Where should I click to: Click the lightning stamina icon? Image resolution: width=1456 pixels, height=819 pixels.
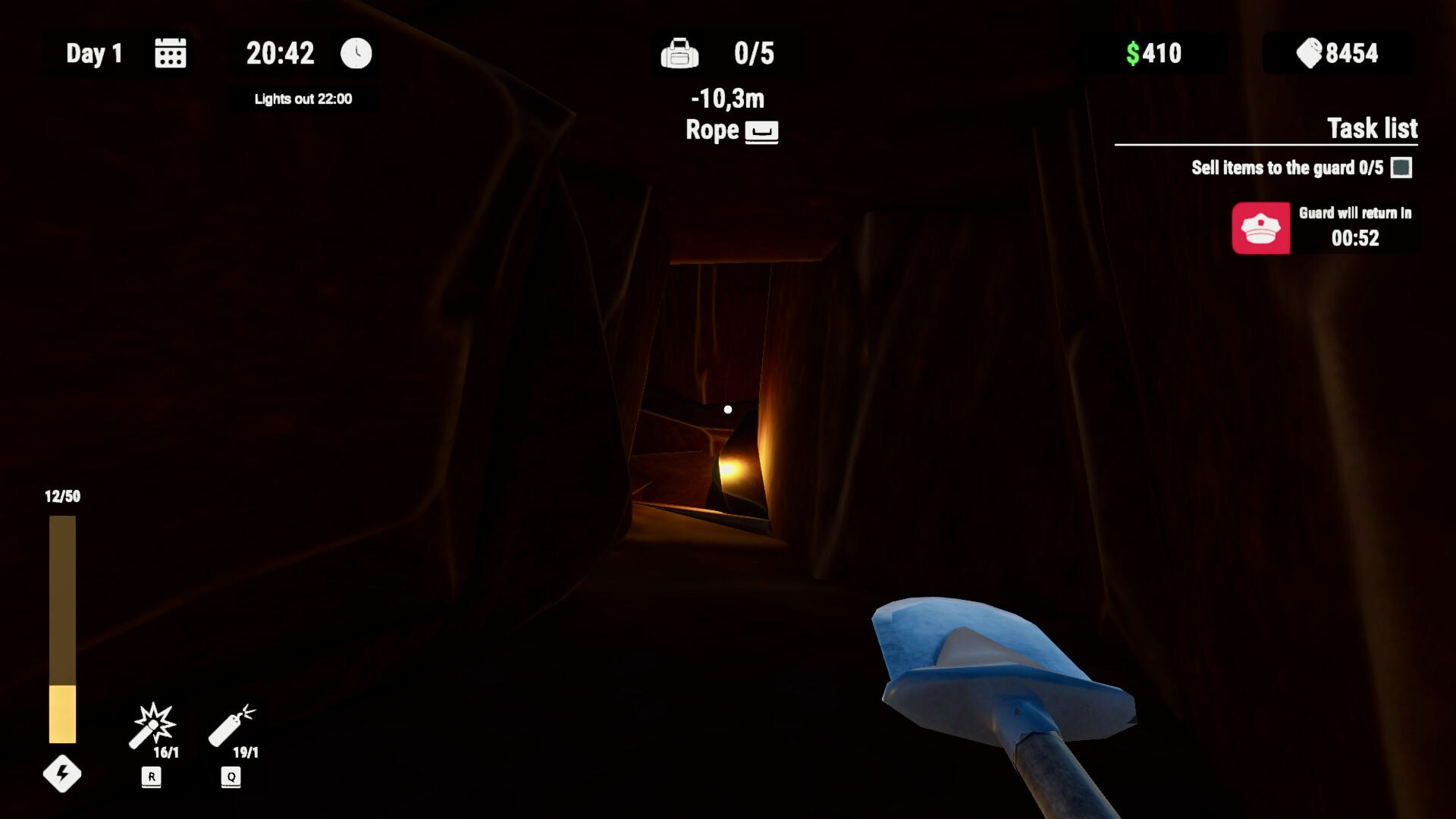(x=61, y=774)
